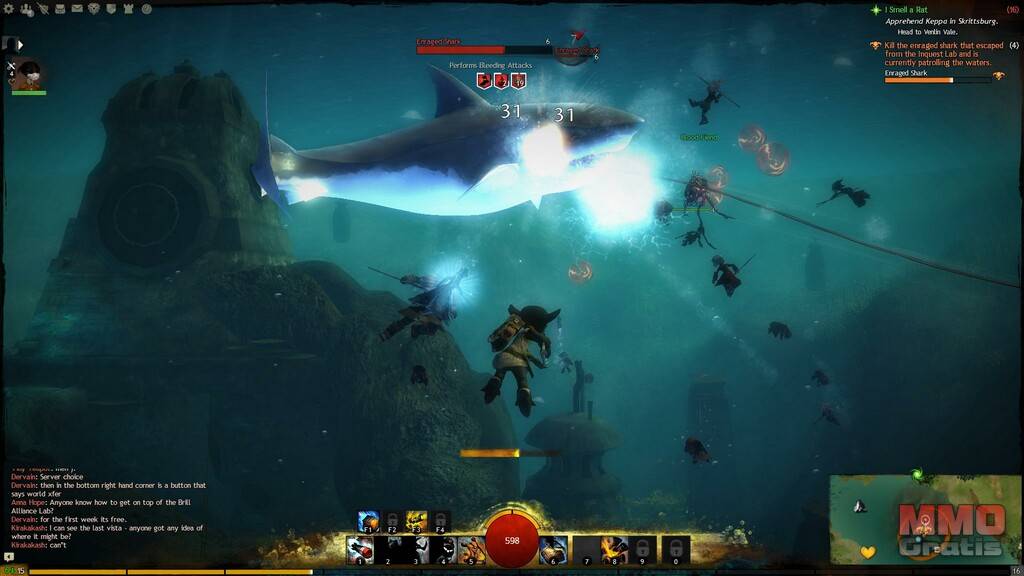This screenshot has height=576, width=1024.
Task: Use the healing skill in slot 6
Action: pos(554,549)
